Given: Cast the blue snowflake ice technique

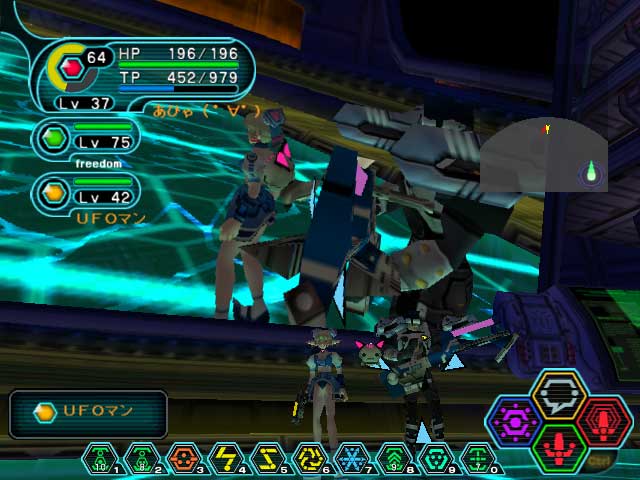Looking at the screenshot, I should coord(353,459).
